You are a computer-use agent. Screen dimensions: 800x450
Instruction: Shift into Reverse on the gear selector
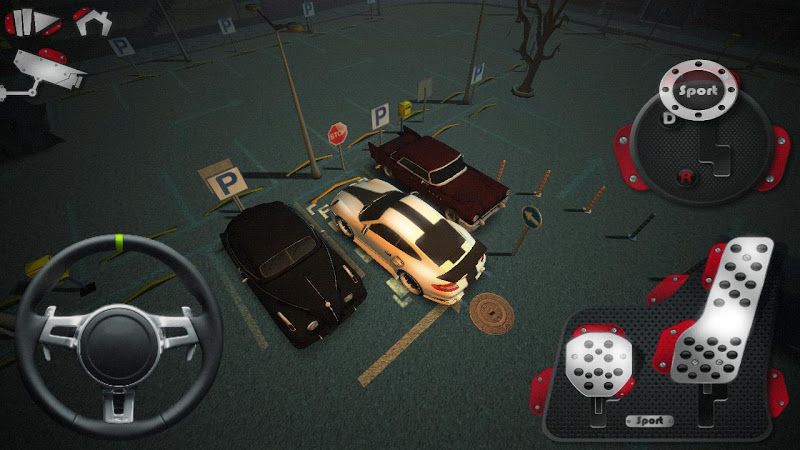[686, 177]
